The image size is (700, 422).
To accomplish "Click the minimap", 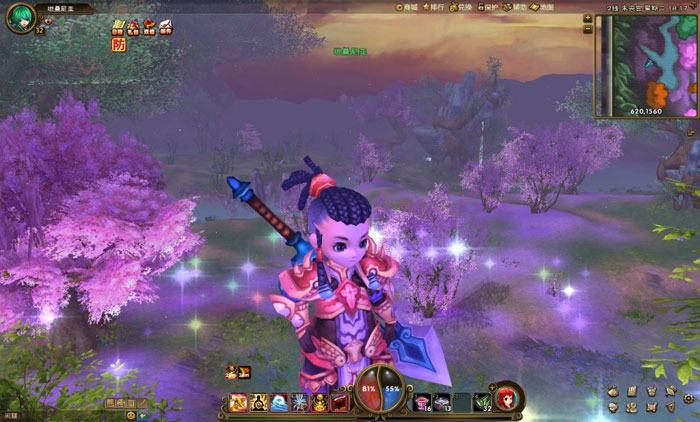I will [x=650, y=62].
